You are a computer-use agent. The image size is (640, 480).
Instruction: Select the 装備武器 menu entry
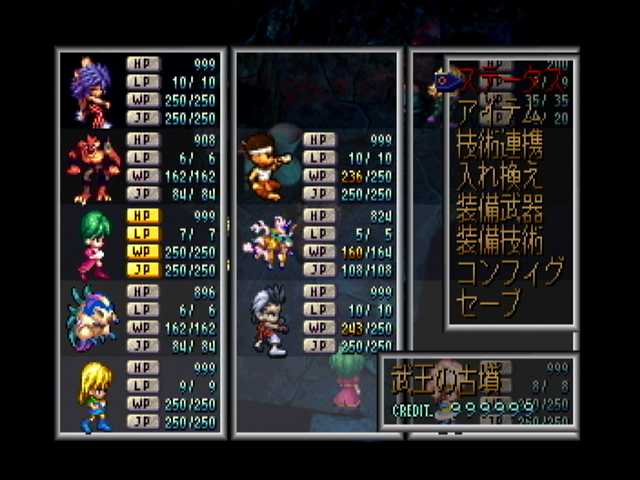click(x=499, y=208)
